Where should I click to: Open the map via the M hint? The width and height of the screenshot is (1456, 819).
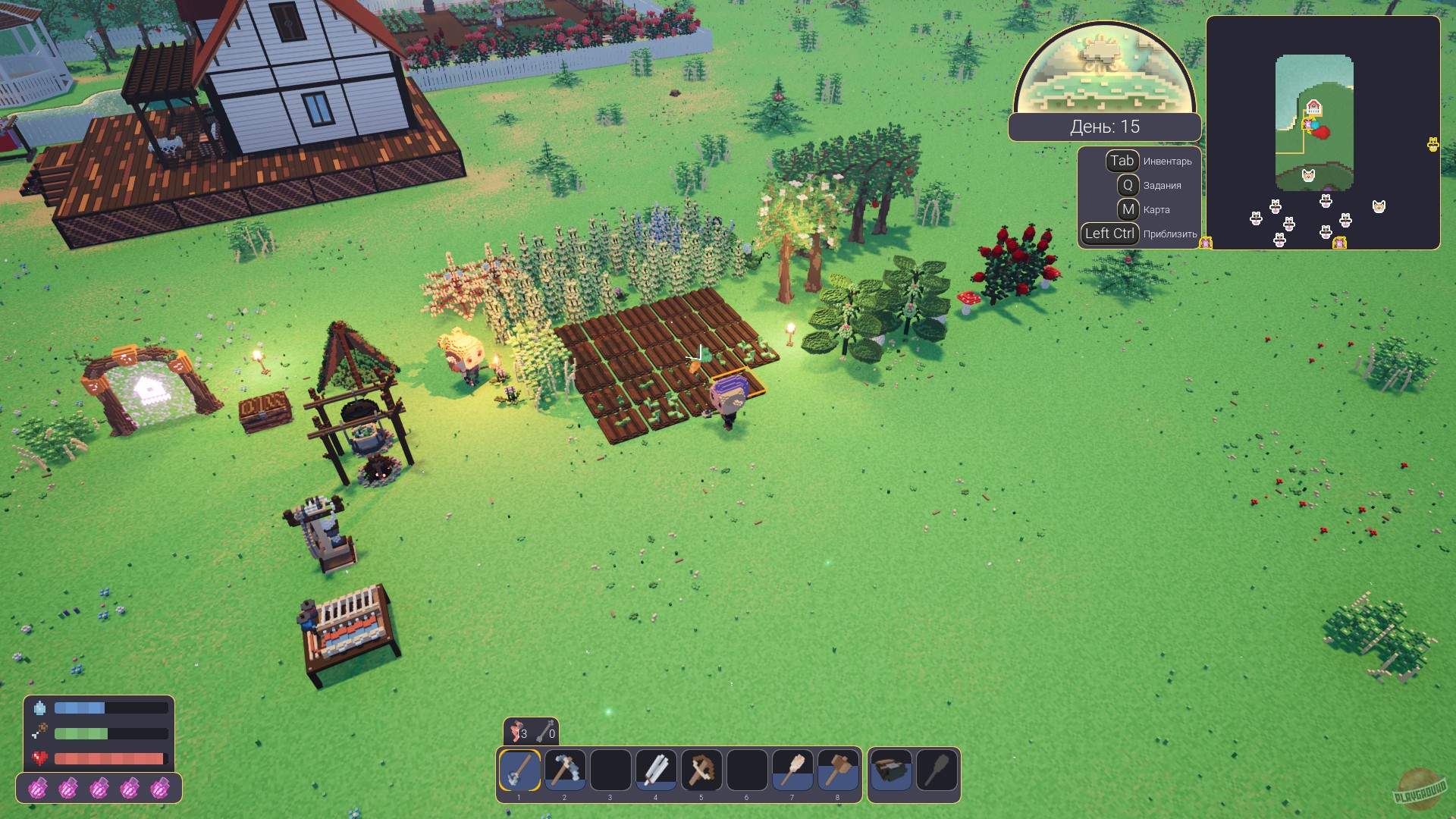click(x=1129, y=209)
